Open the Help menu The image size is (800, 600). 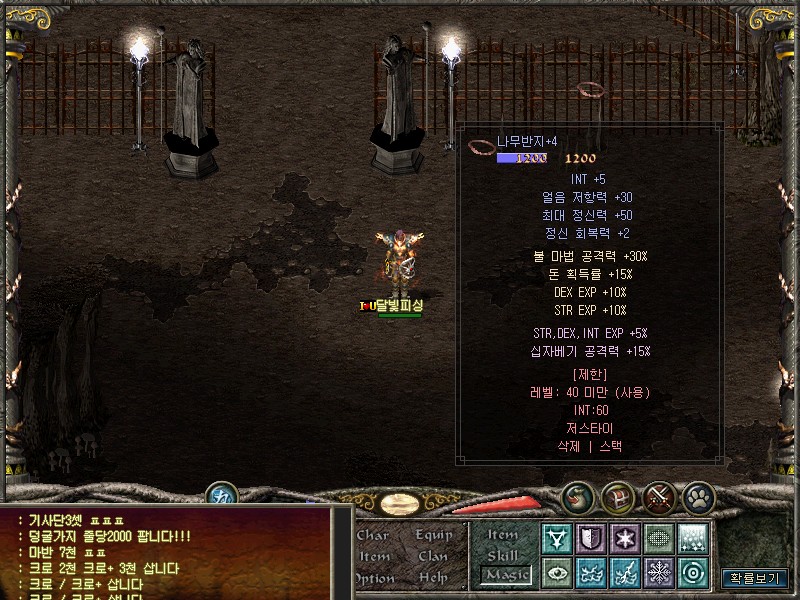click(x=433, y=577)
